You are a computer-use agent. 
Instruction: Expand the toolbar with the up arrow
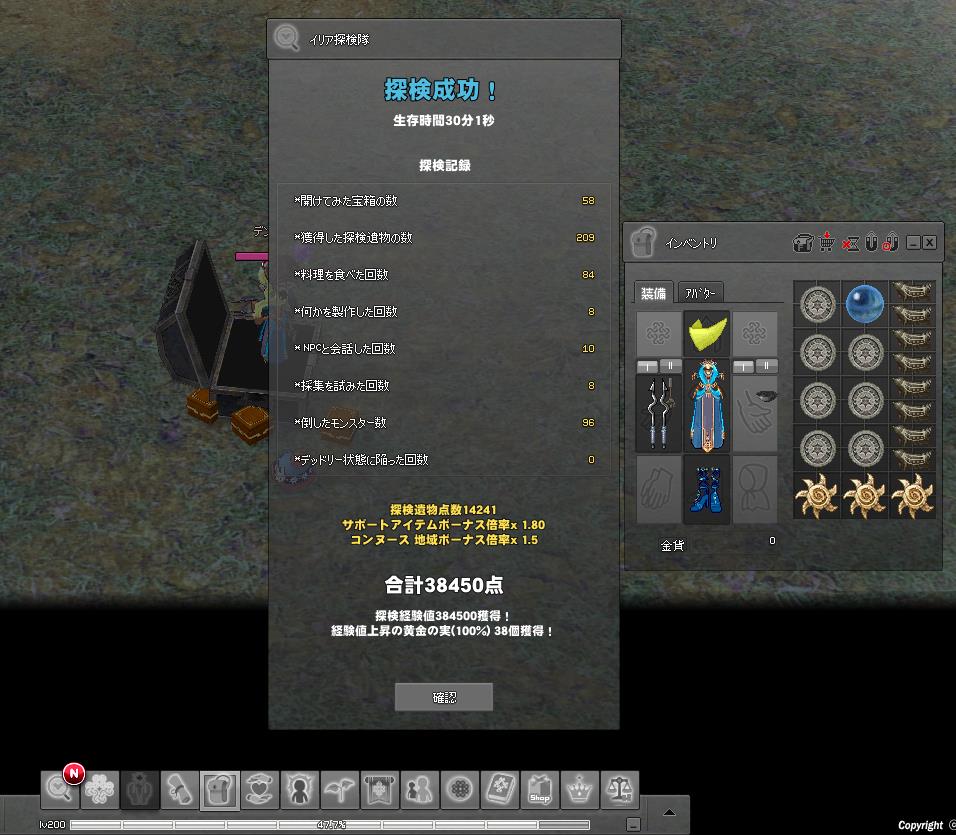click(671, 810)
